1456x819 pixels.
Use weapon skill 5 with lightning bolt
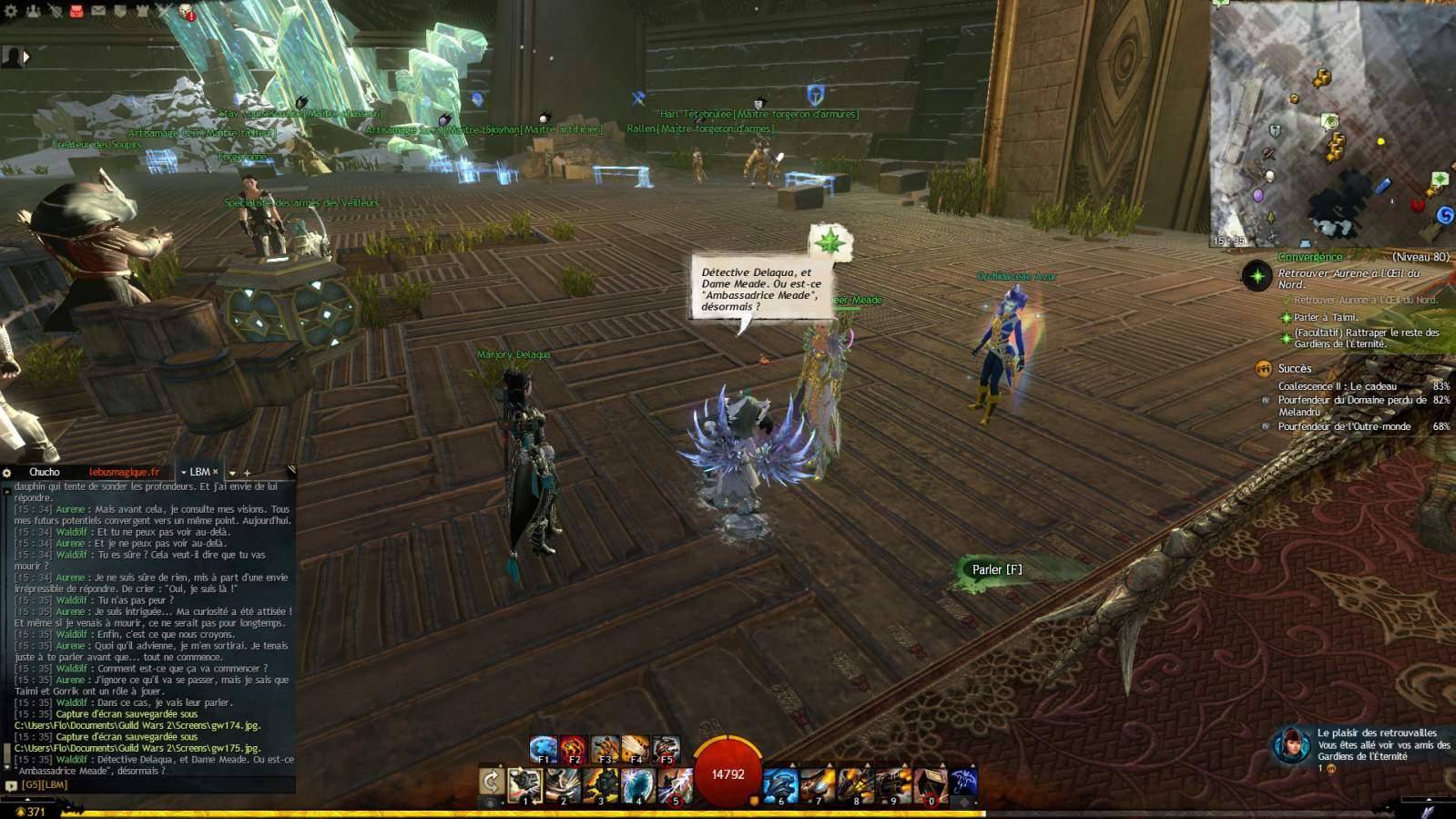coord(675,784)
